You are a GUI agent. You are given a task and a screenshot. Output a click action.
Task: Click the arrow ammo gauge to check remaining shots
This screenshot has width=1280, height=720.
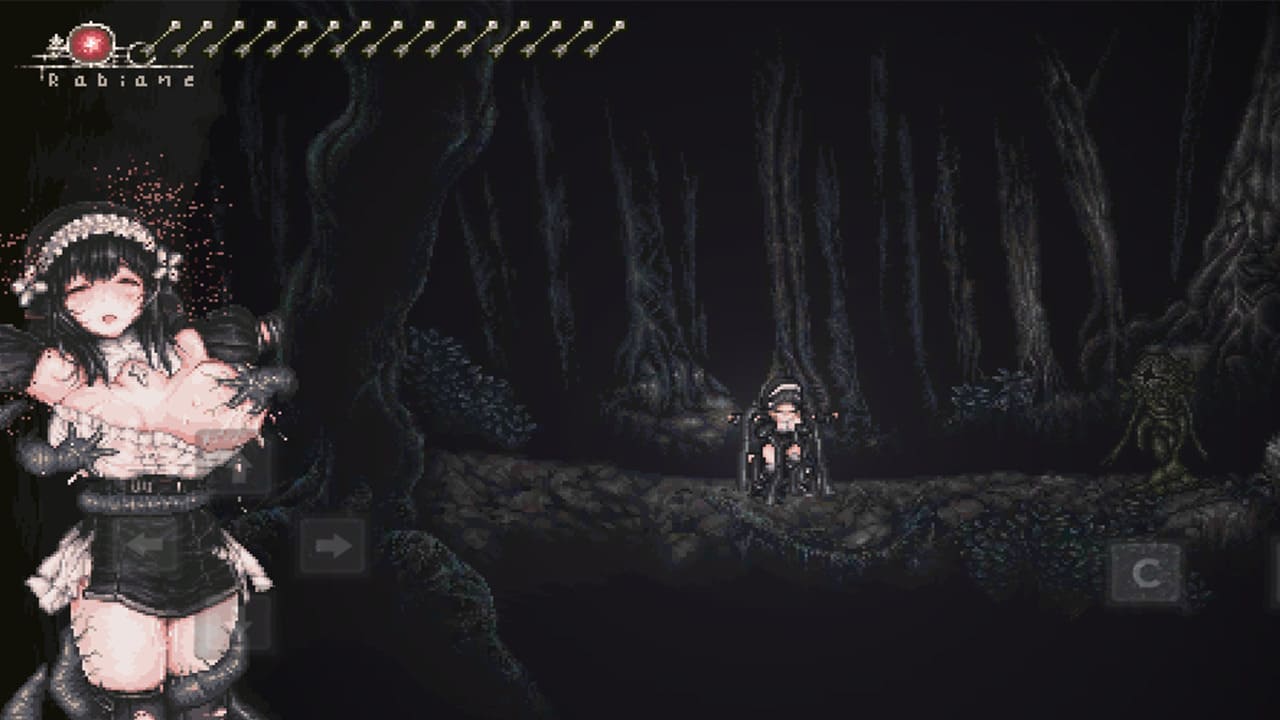[x=385, y=37]
